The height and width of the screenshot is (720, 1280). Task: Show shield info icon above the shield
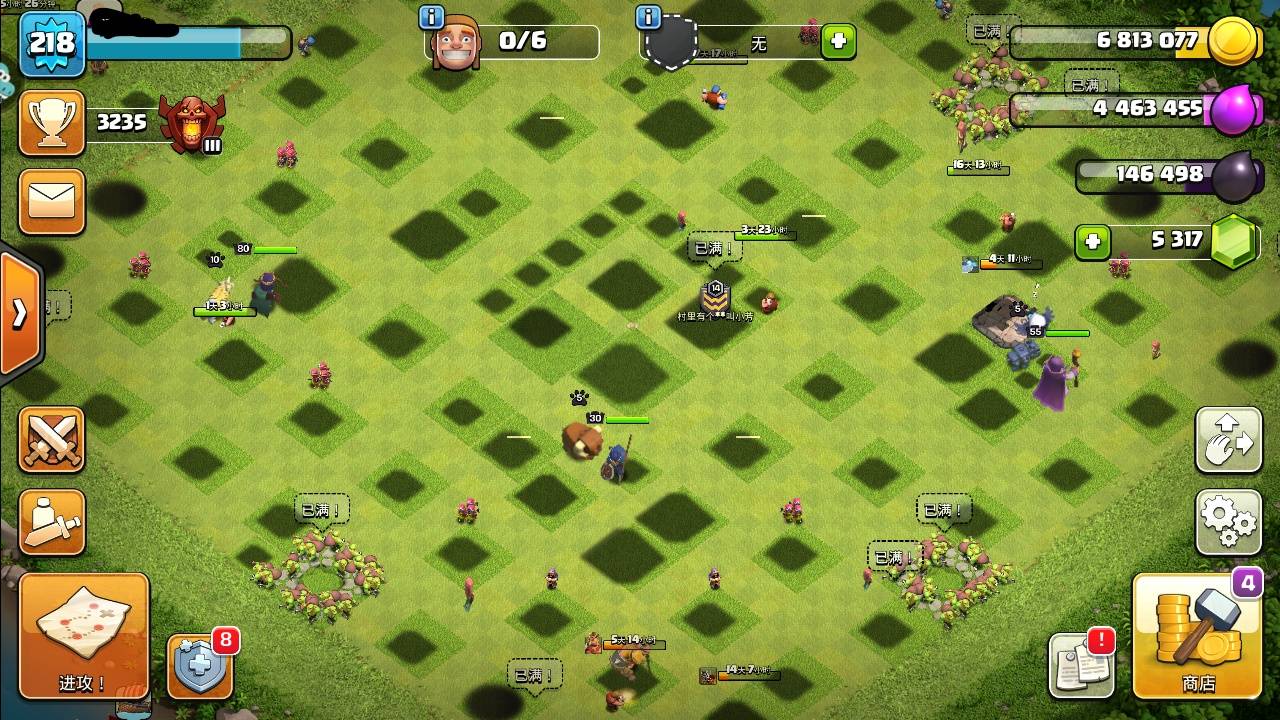648,17
